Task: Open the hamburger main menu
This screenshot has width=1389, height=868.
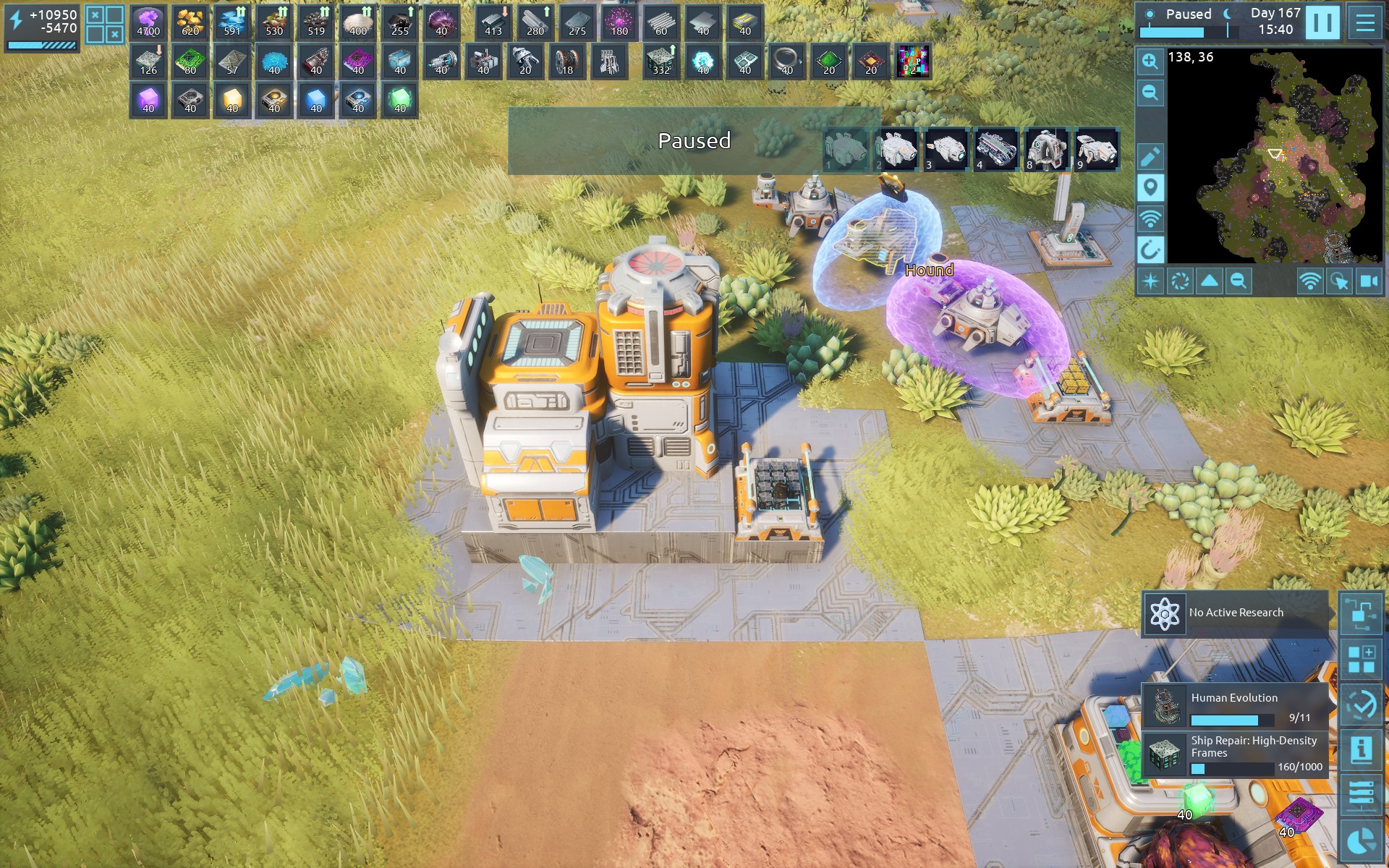Action: (1364, 22)
